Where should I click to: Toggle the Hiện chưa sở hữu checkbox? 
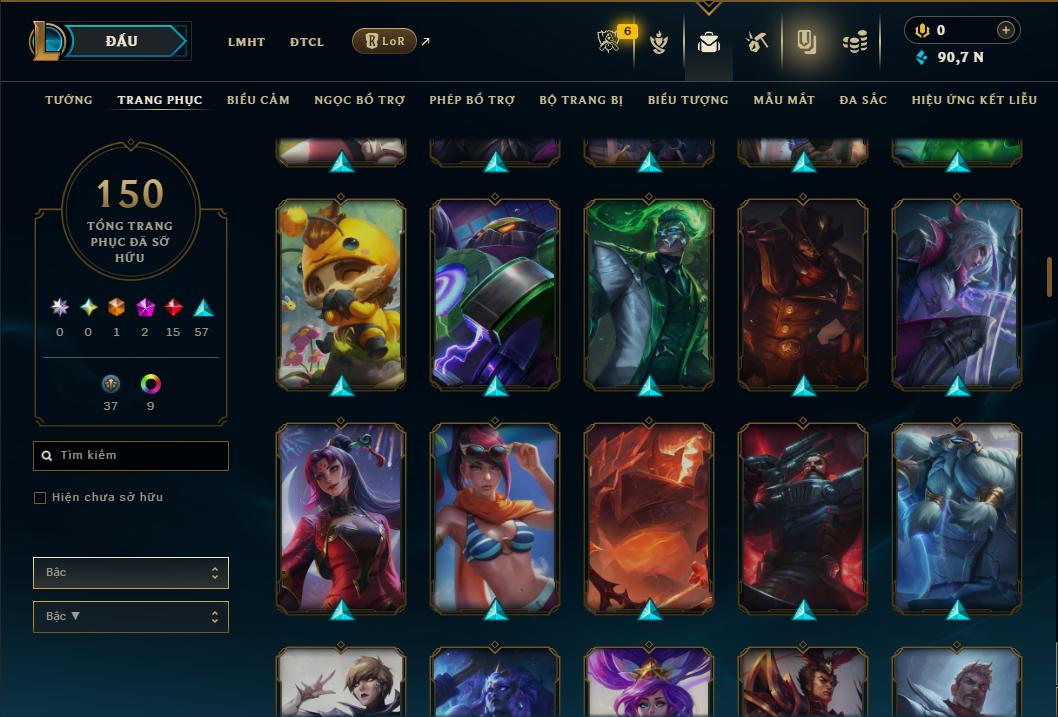(40, 498)
